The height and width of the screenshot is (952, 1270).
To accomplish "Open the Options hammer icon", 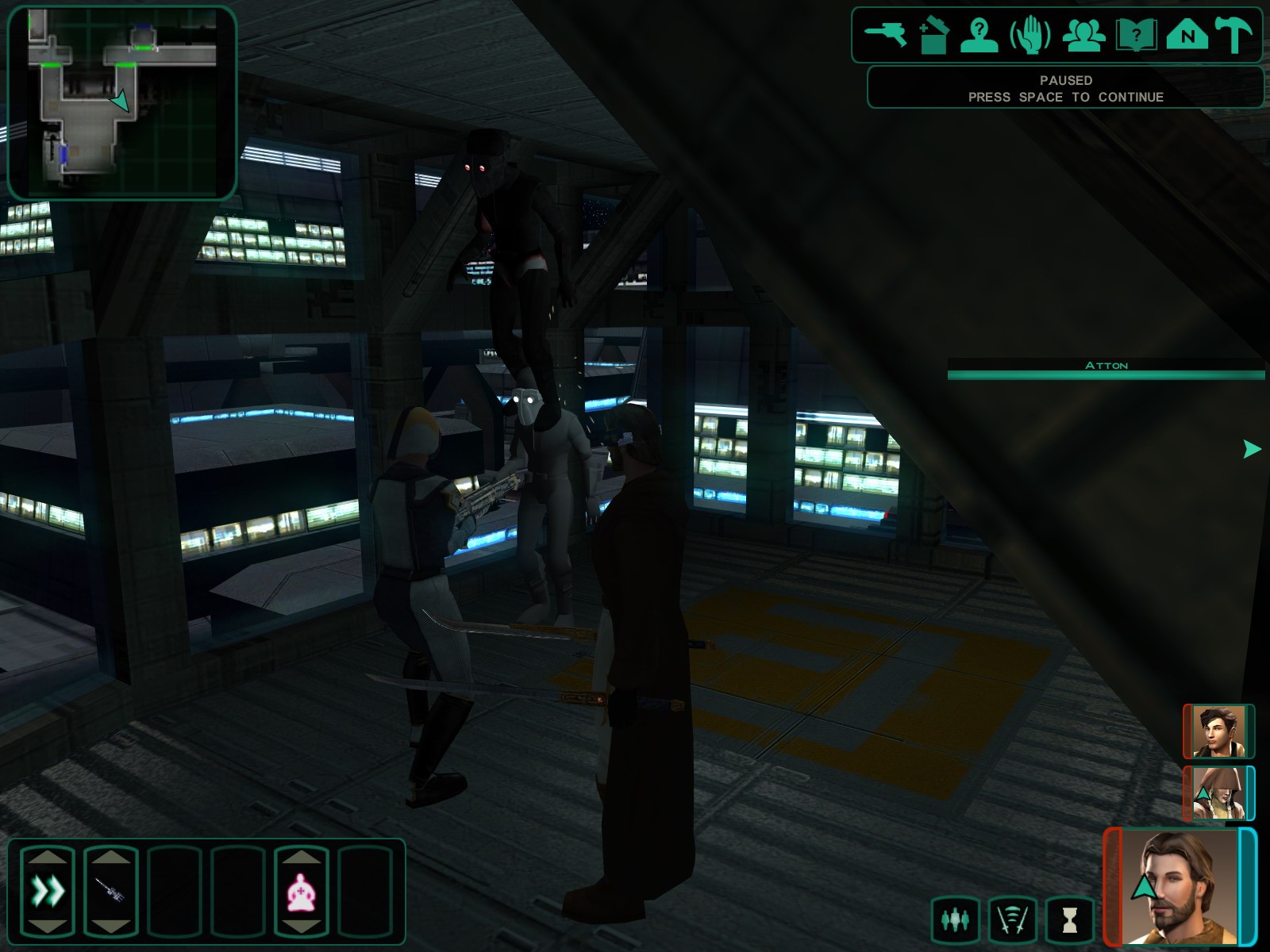I will pos(1234,36).
